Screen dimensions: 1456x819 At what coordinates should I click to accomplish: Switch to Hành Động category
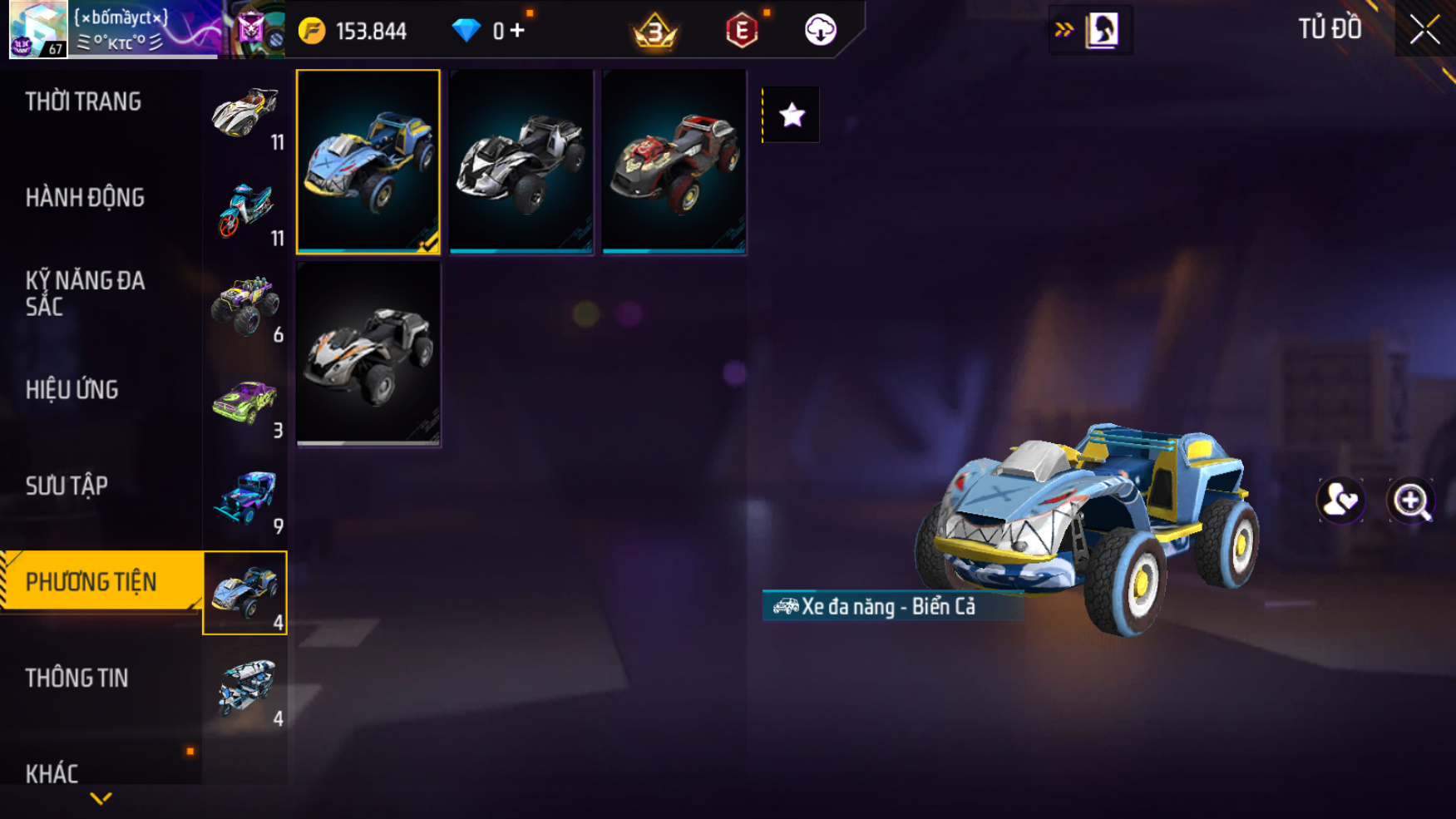pyautogui.click(x=85, y=198)
